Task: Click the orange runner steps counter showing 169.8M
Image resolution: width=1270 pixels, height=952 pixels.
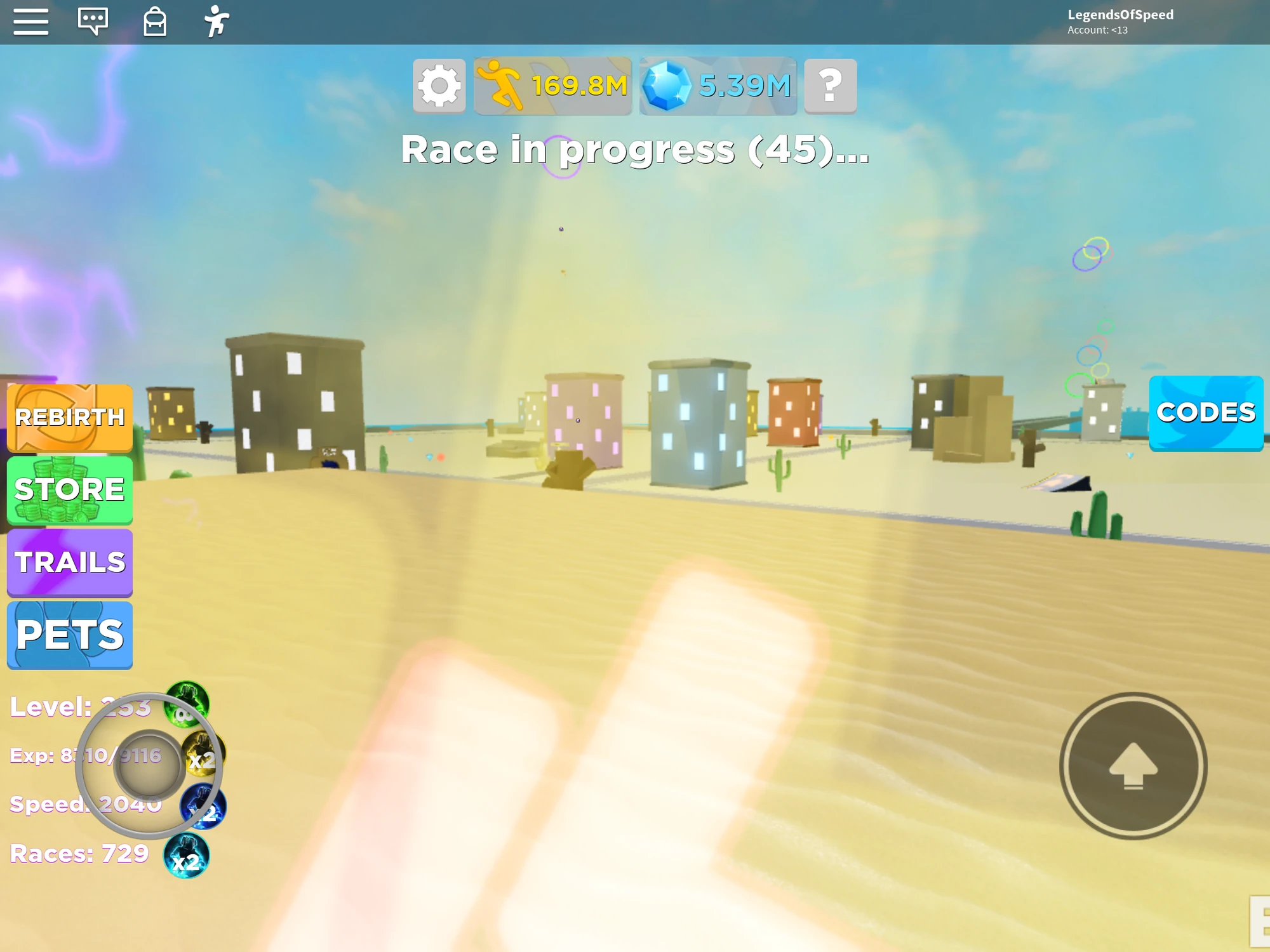Action: [x=552, y=86]
